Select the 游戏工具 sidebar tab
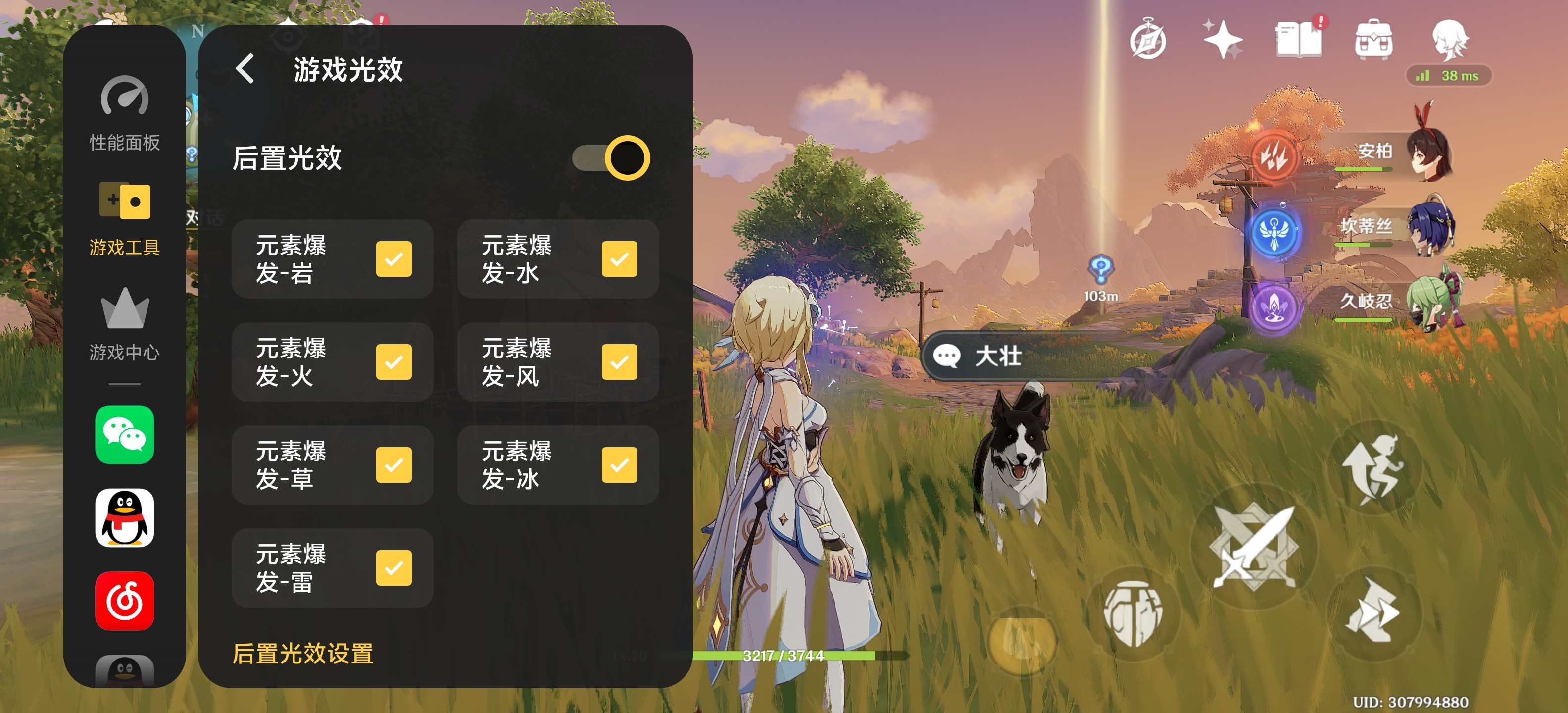The image size is (1568, 713). [125, 218]
